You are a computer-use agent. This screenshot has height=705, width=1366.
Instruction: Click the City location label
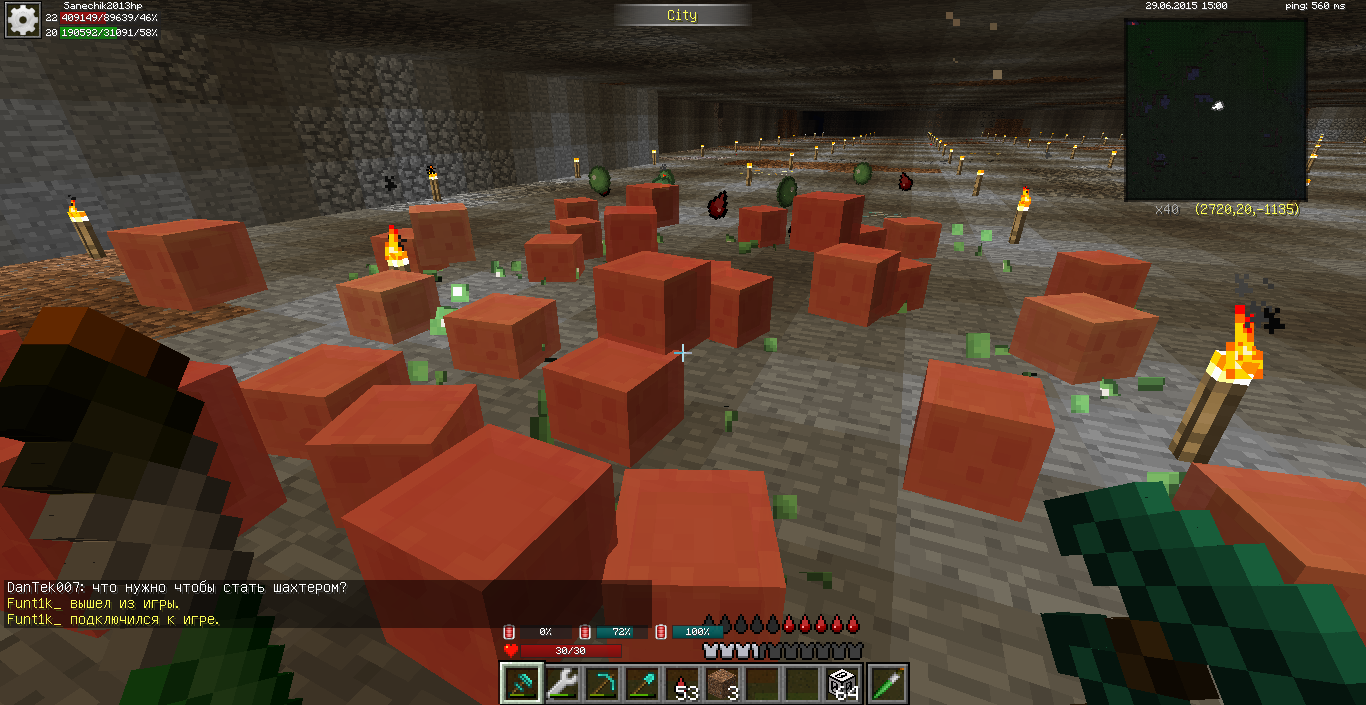(682, 15)
